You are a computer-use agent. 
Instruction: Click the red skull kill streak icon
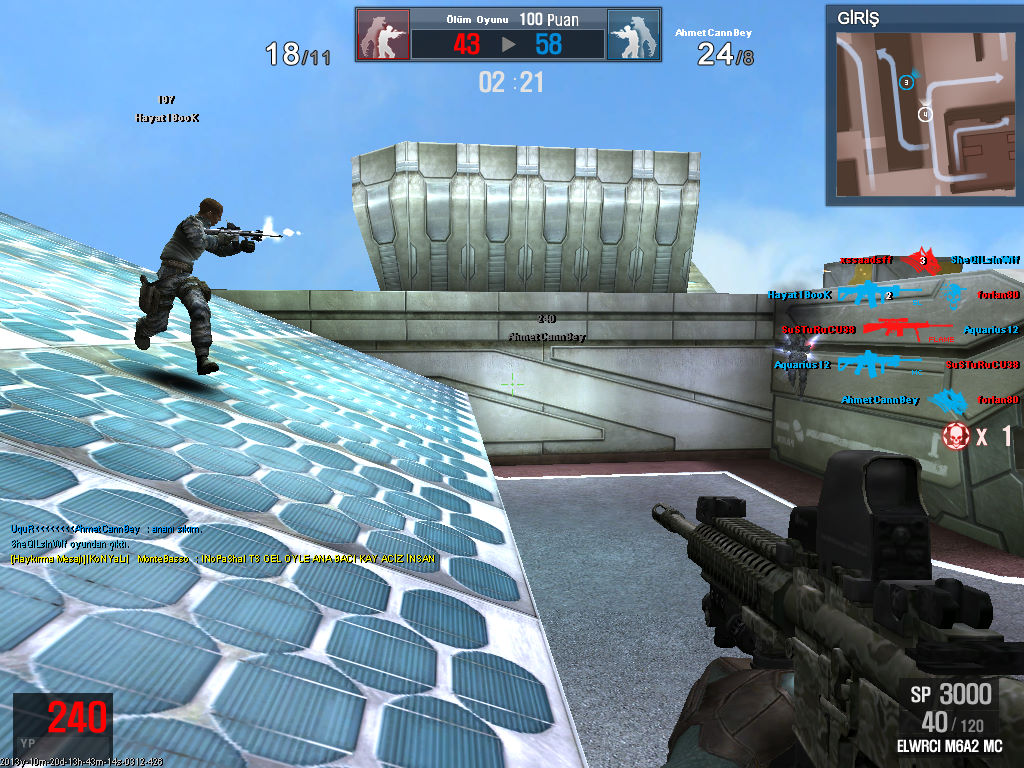pyautogui.click(x=955, y=435)
